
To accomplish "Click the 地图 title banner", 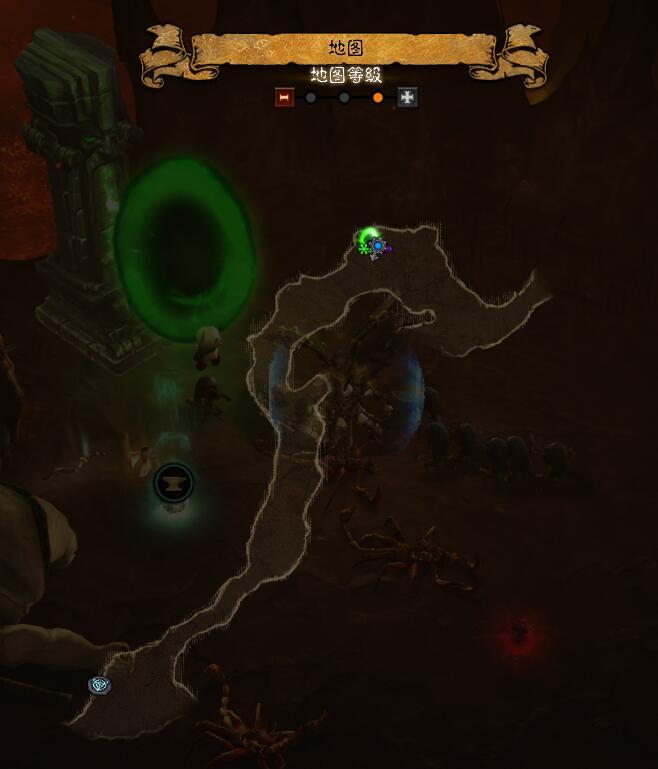I will click(x=345, y=48).
